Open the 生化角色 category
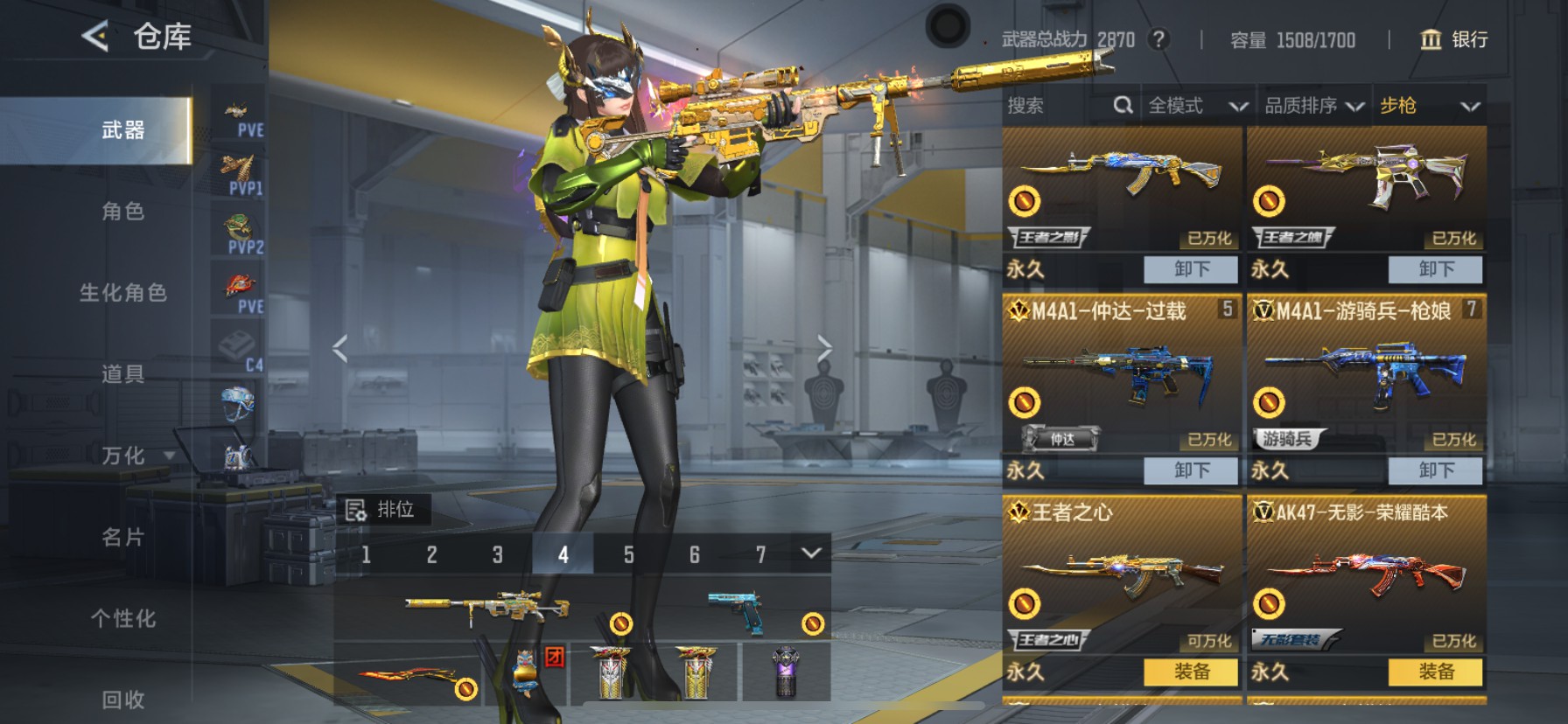Image resolution: width=1568 pixels, height=724 pixels. click(x=122, y=292)
